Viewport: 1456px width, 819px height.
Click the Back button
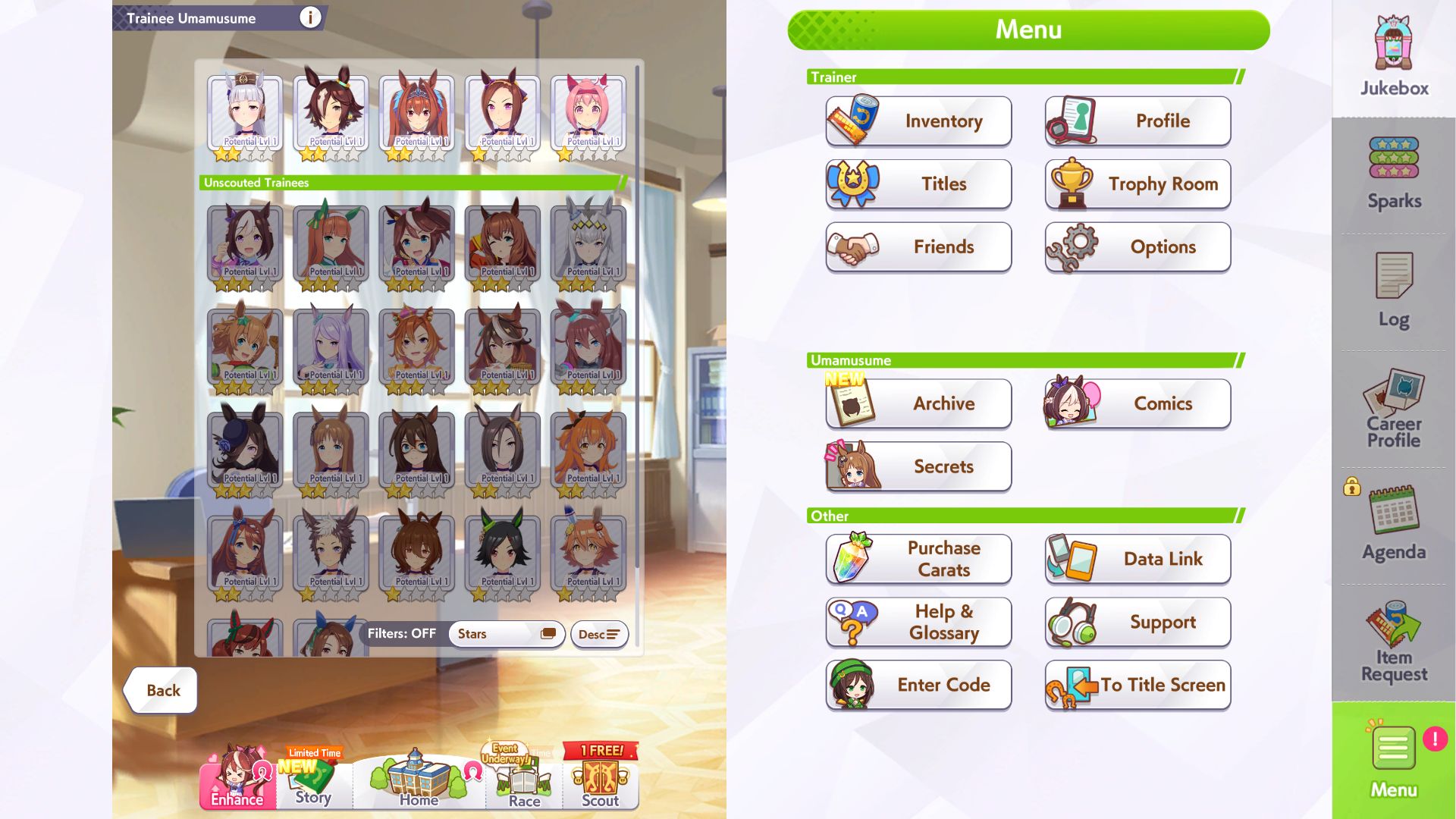pyautogui.click(x=162, y=690)
